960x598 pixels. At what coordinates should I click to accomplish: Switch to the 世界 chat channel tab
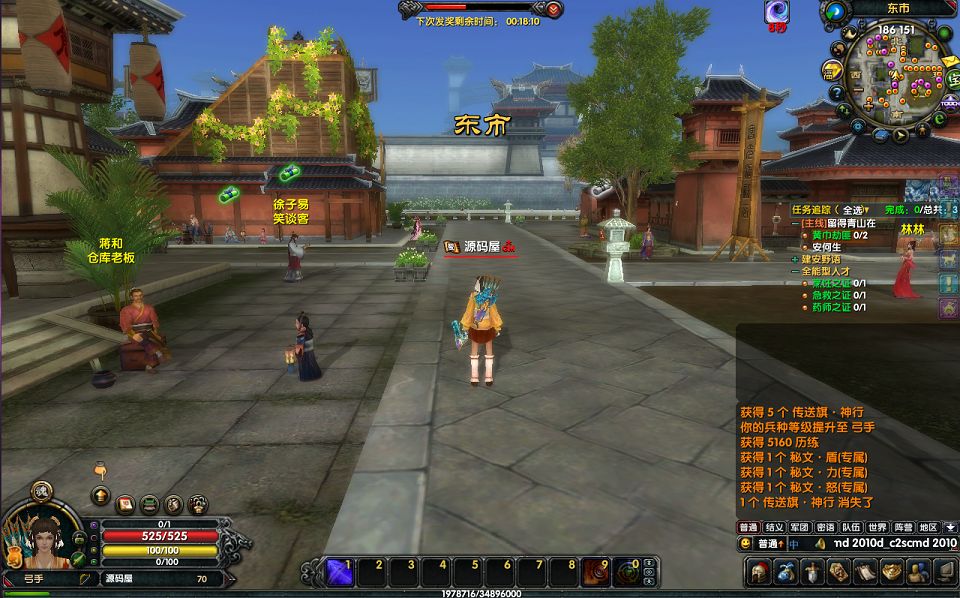(877, 527)
